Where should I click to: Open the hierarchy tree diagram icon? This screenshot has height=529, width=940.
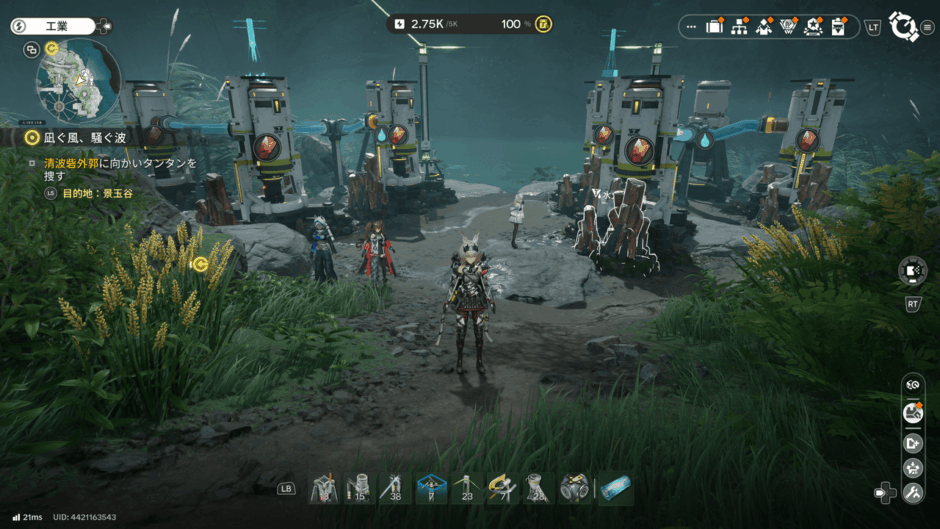coord(740,27)
